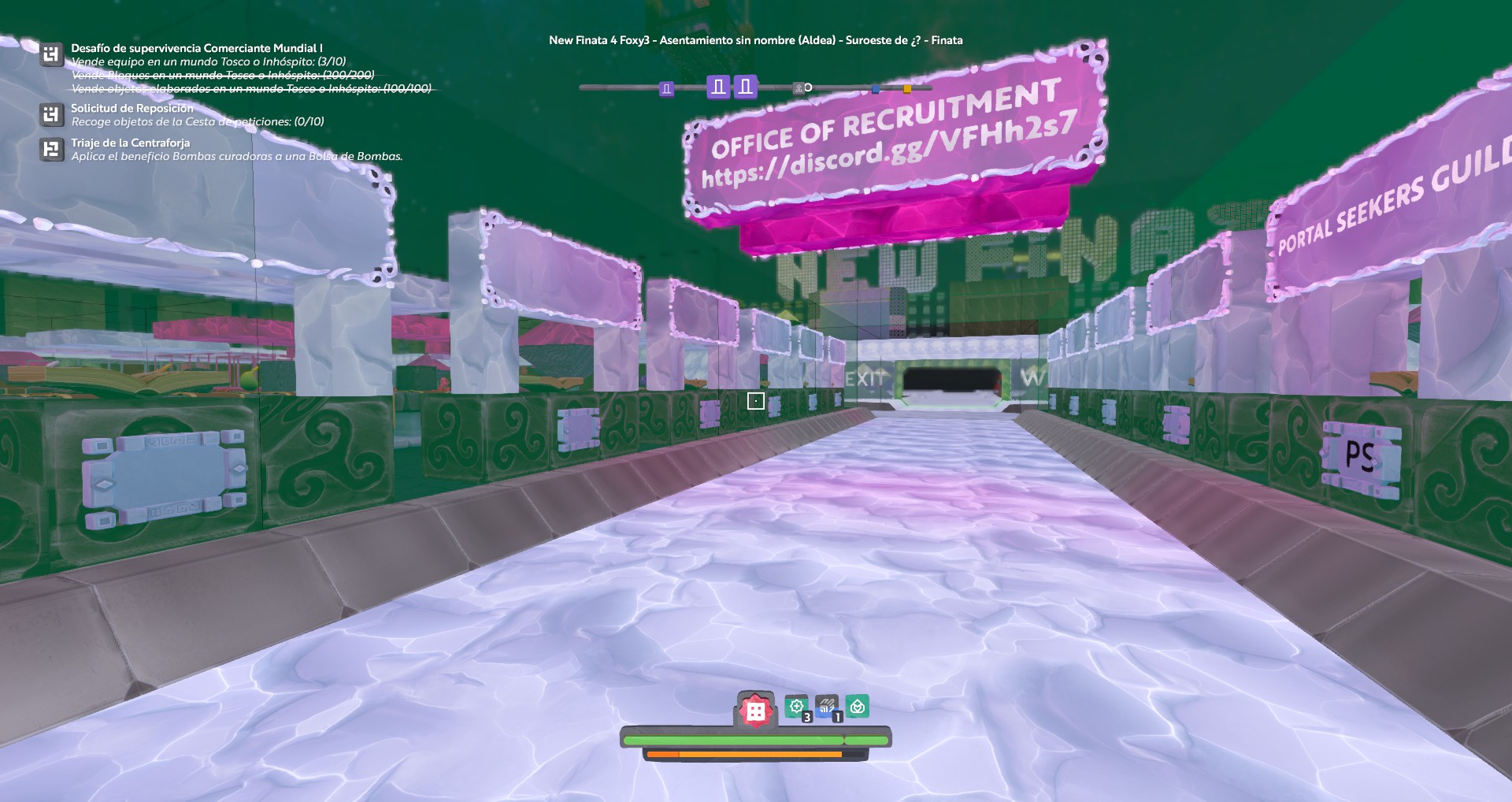
Task: Click the green beacon home icon near the hotbar
Action: coord(858,706)
